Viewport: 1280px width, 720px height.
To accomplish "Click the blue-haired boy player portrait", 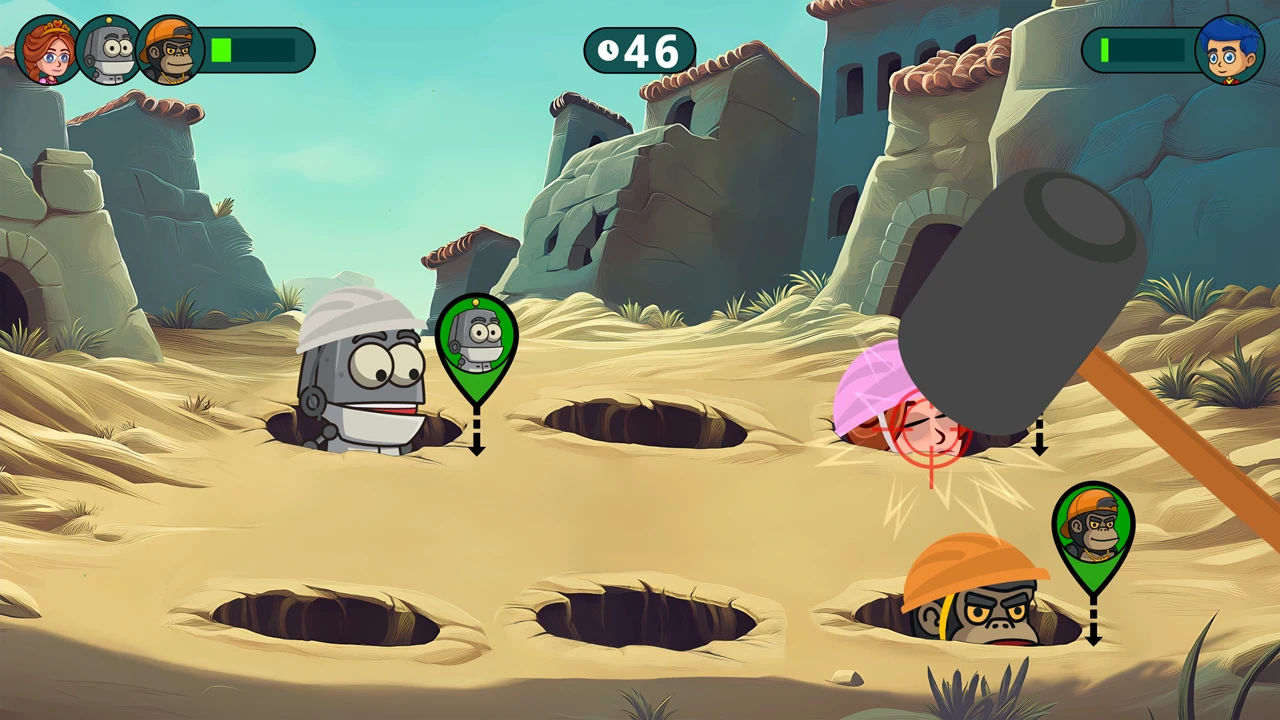I will tap(1230, 50).
